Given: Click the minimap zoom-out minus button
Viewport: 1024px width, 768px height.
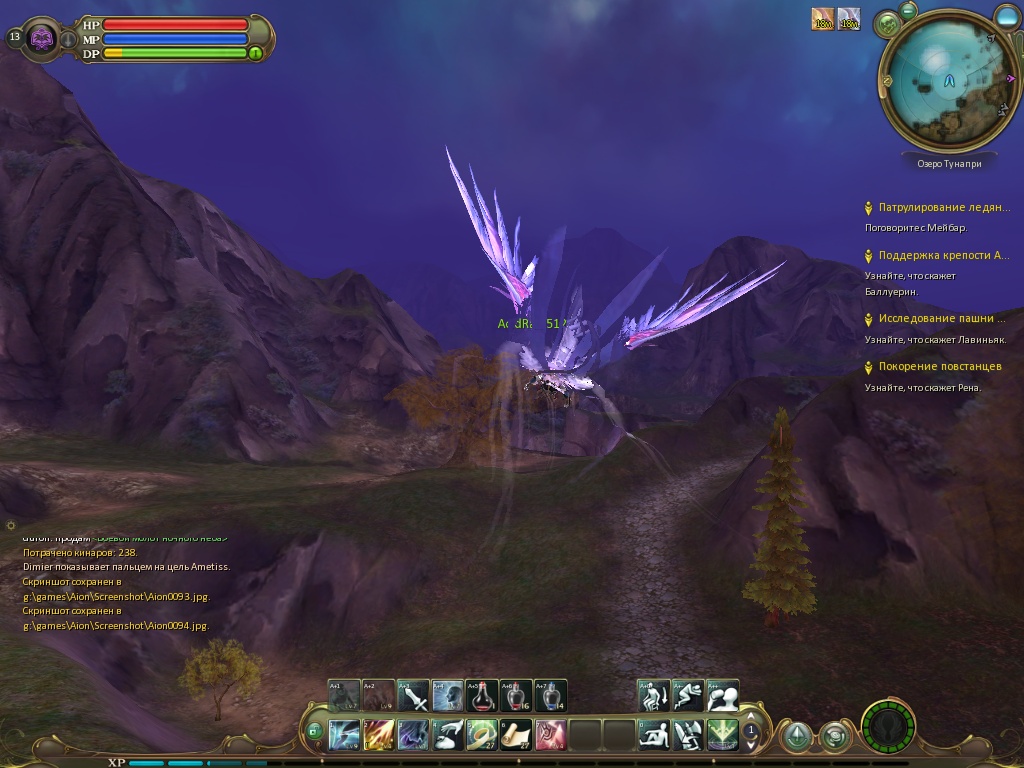Looking at the screenshot, I should pyautogui.click(x=908, y=11).
